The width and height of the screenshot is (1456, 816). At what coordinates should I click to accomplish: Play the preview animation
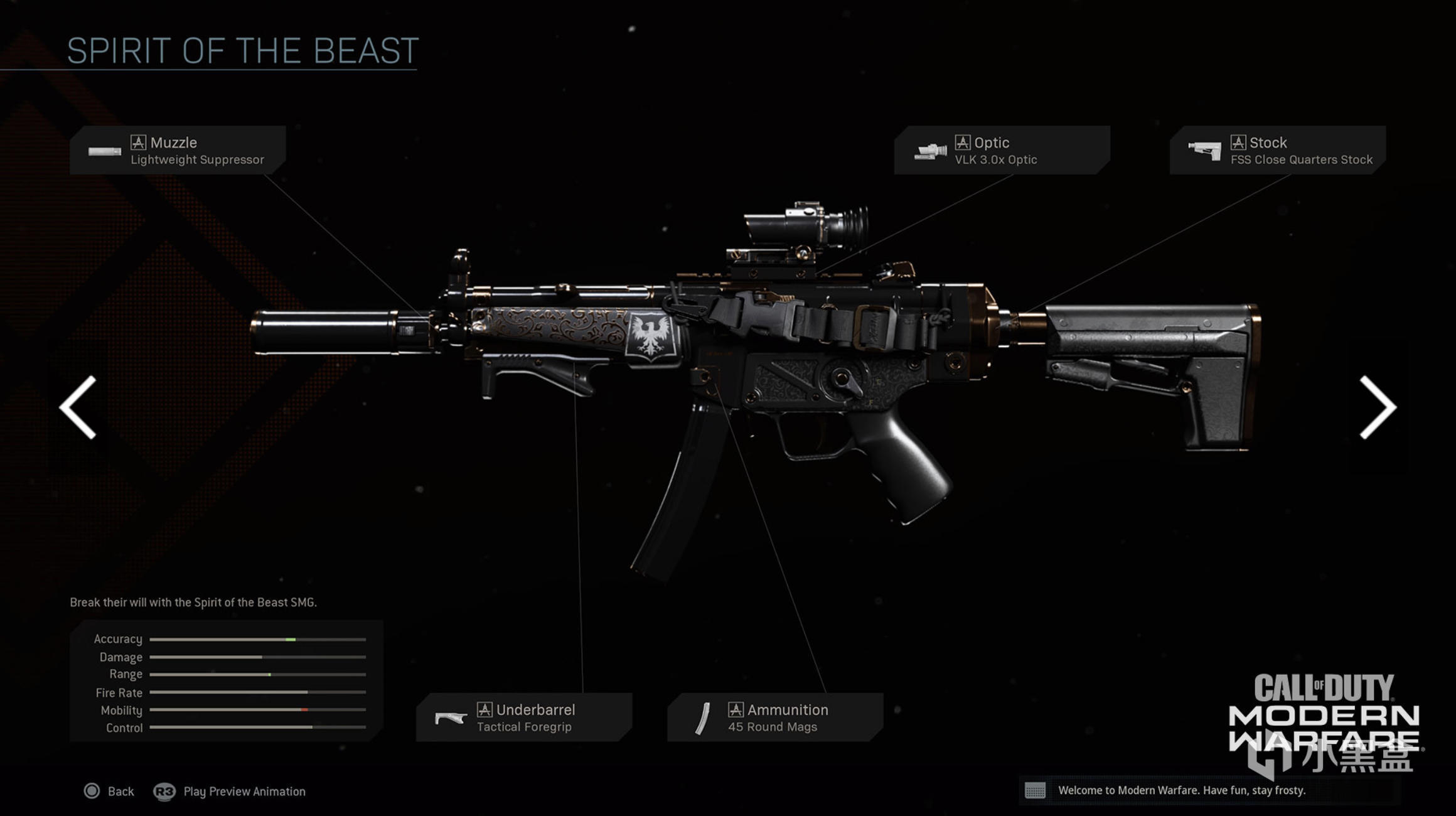tap(230, 792)
